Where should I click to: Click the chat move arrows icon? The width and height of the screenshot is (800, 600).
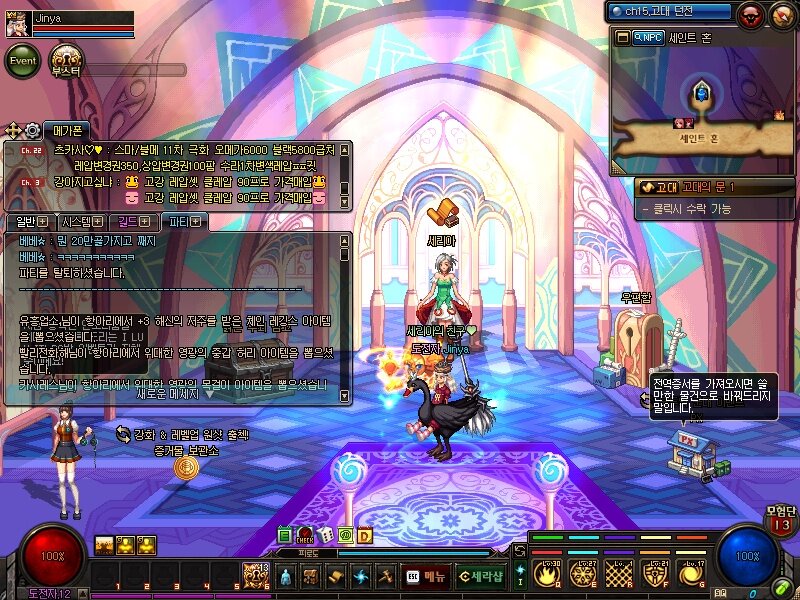(x=13, y=131)
